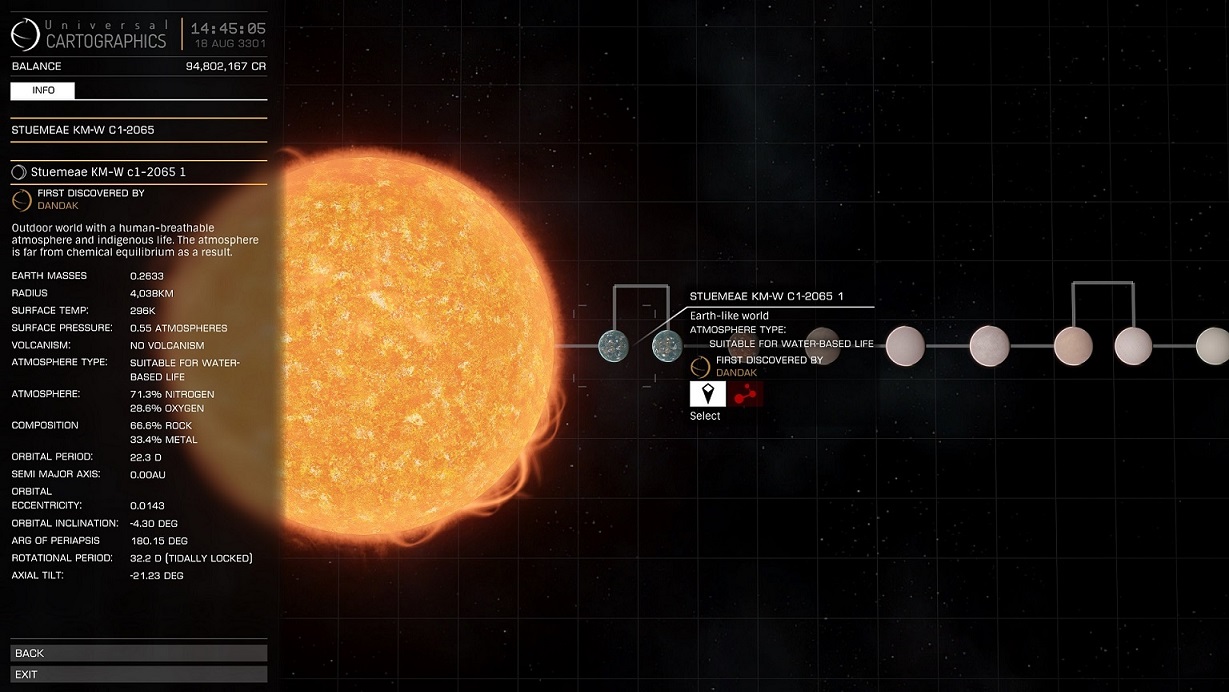This screenshot has width=1229, height=692.
Task: Go back with the BACK button
Action: pos(139,653)
